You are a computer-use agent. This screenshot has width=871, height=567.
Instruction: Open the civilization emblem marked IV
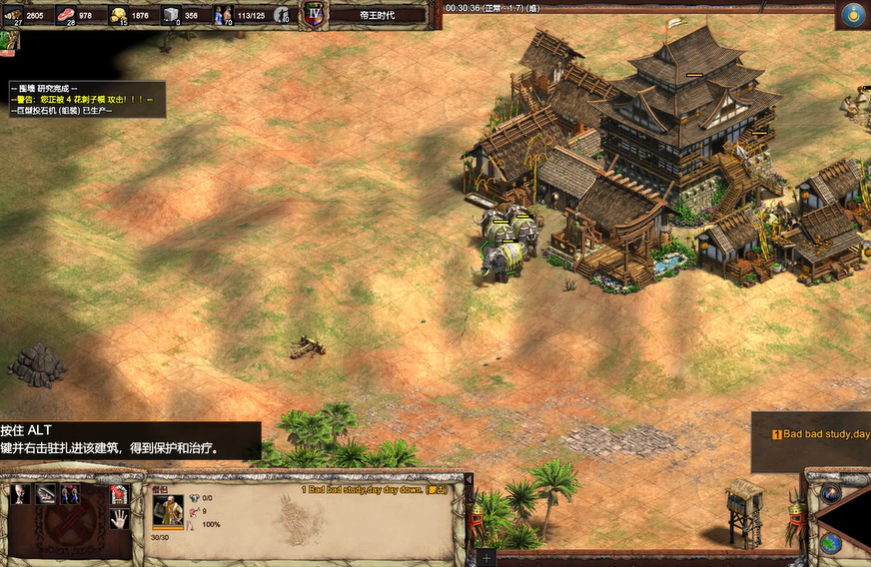point(314,14)
